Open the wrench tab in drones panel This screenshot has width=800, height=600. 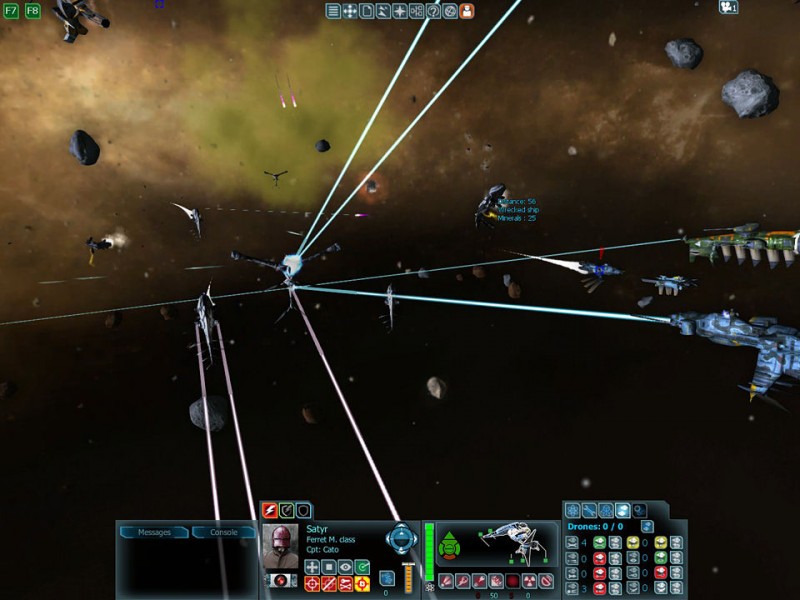(x=589, y=511)
